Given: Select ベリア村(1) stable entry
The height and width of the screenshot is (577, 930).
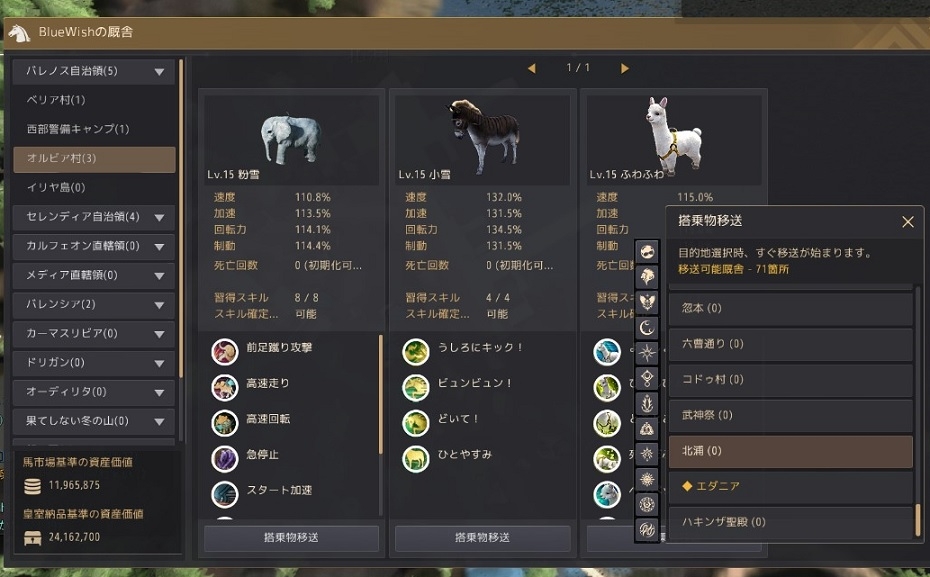Looking at the screenshot, I should (x=94, y=100).
